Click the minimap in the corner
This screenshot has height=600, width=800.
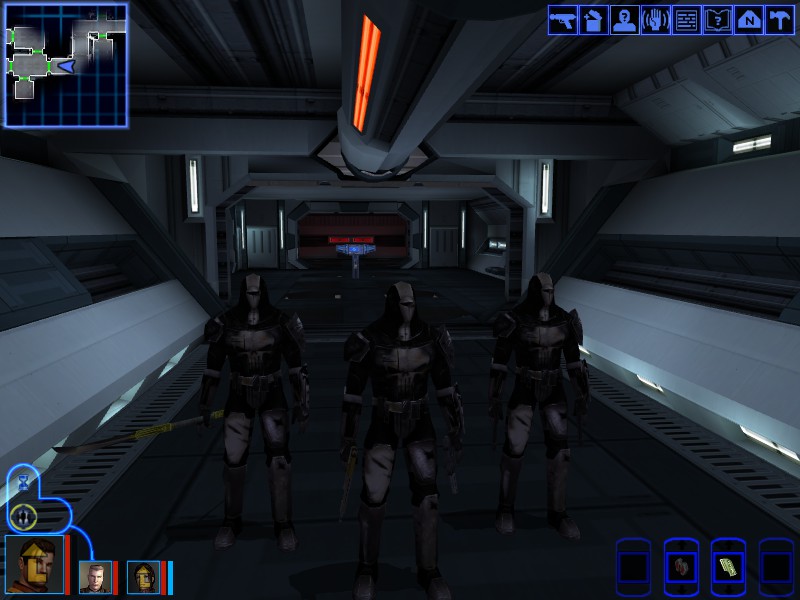[x=66, y=65]
